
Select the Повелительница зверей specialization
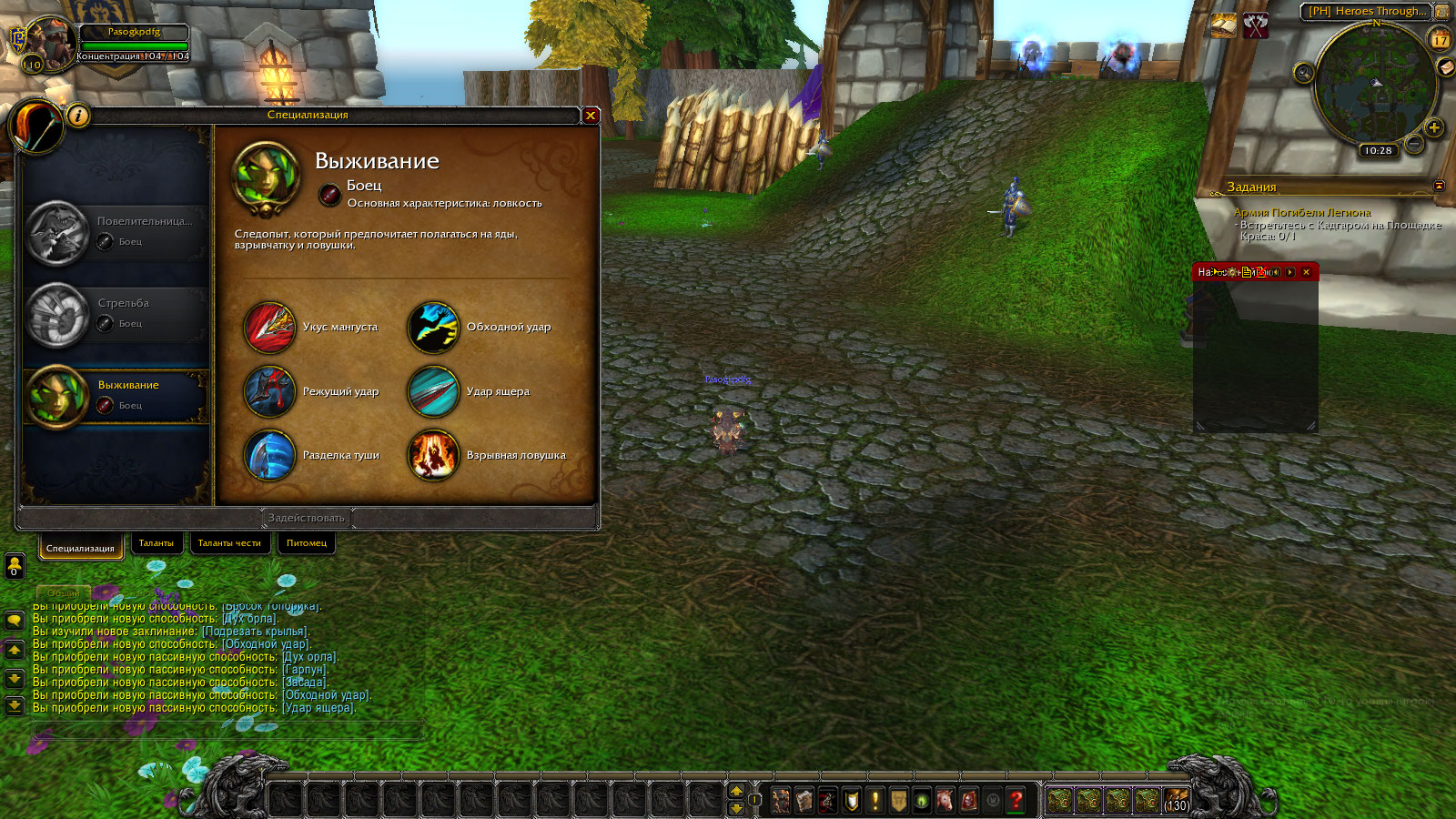116,232
